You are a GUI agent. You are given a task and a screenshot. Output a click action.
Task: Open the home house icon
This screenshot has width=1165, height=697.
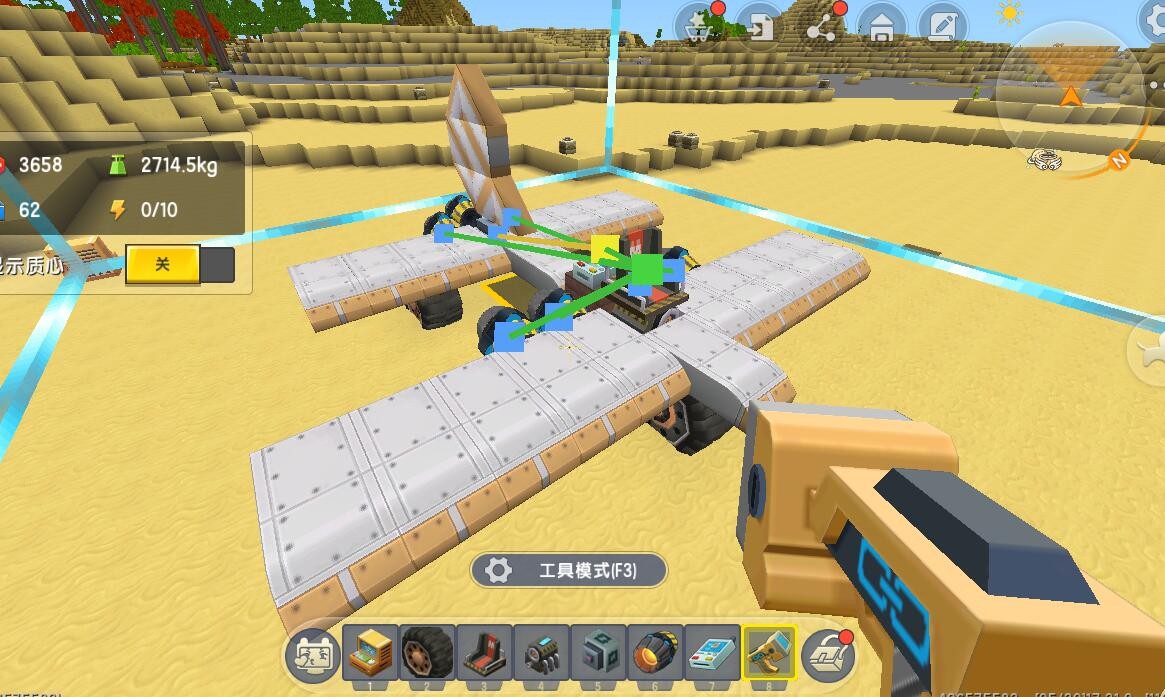tap(881, 28)
